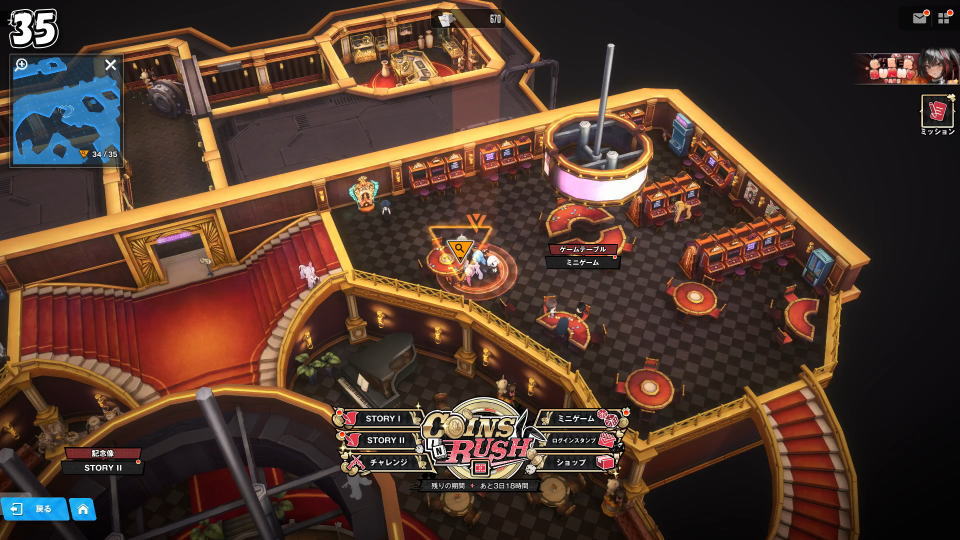Select the ゲームテーブル ミニゲーム world label
This screenshot has width=960, height=540.
tap(582, 256)
